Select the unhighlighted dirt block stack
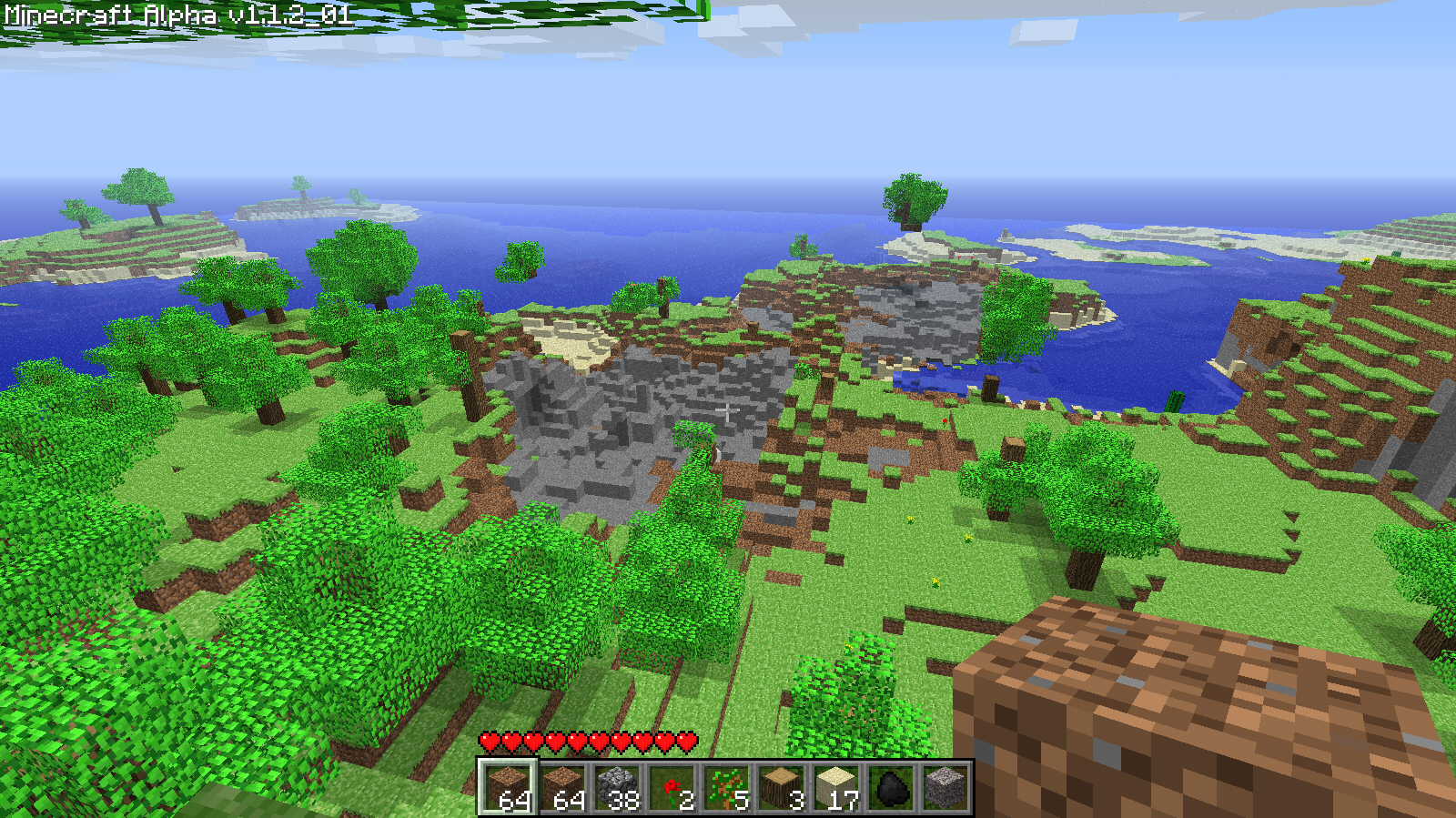 562,787
